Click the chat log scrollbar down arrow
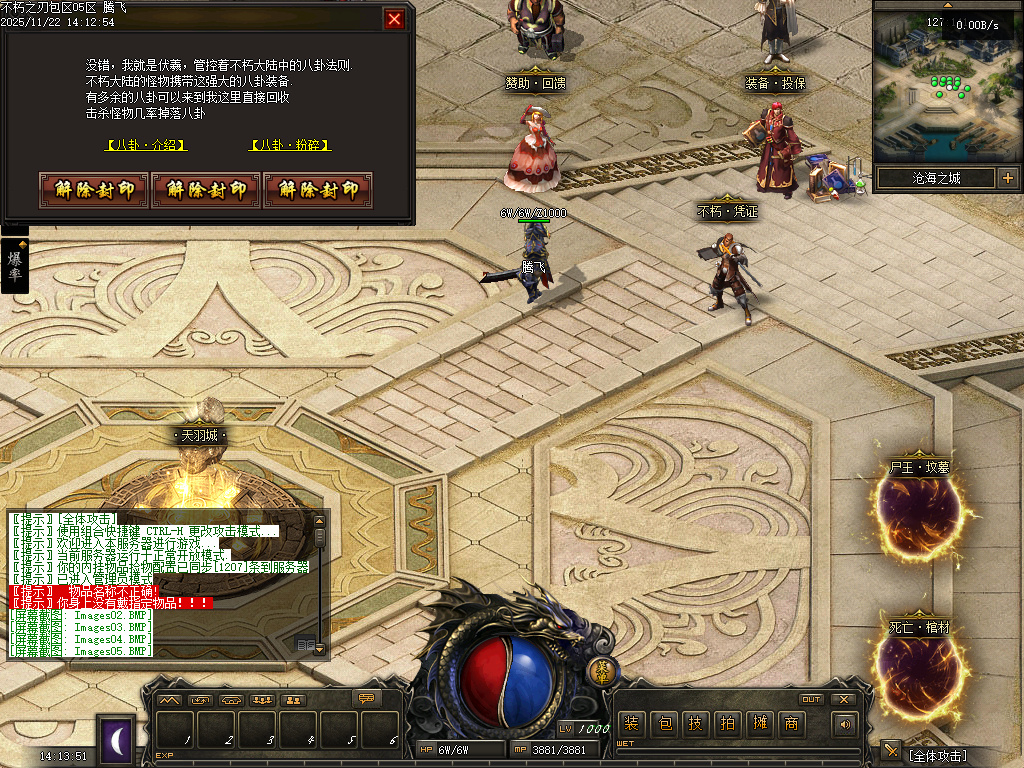The height and width of the screenshot is (768, 1024). (319, 649)
